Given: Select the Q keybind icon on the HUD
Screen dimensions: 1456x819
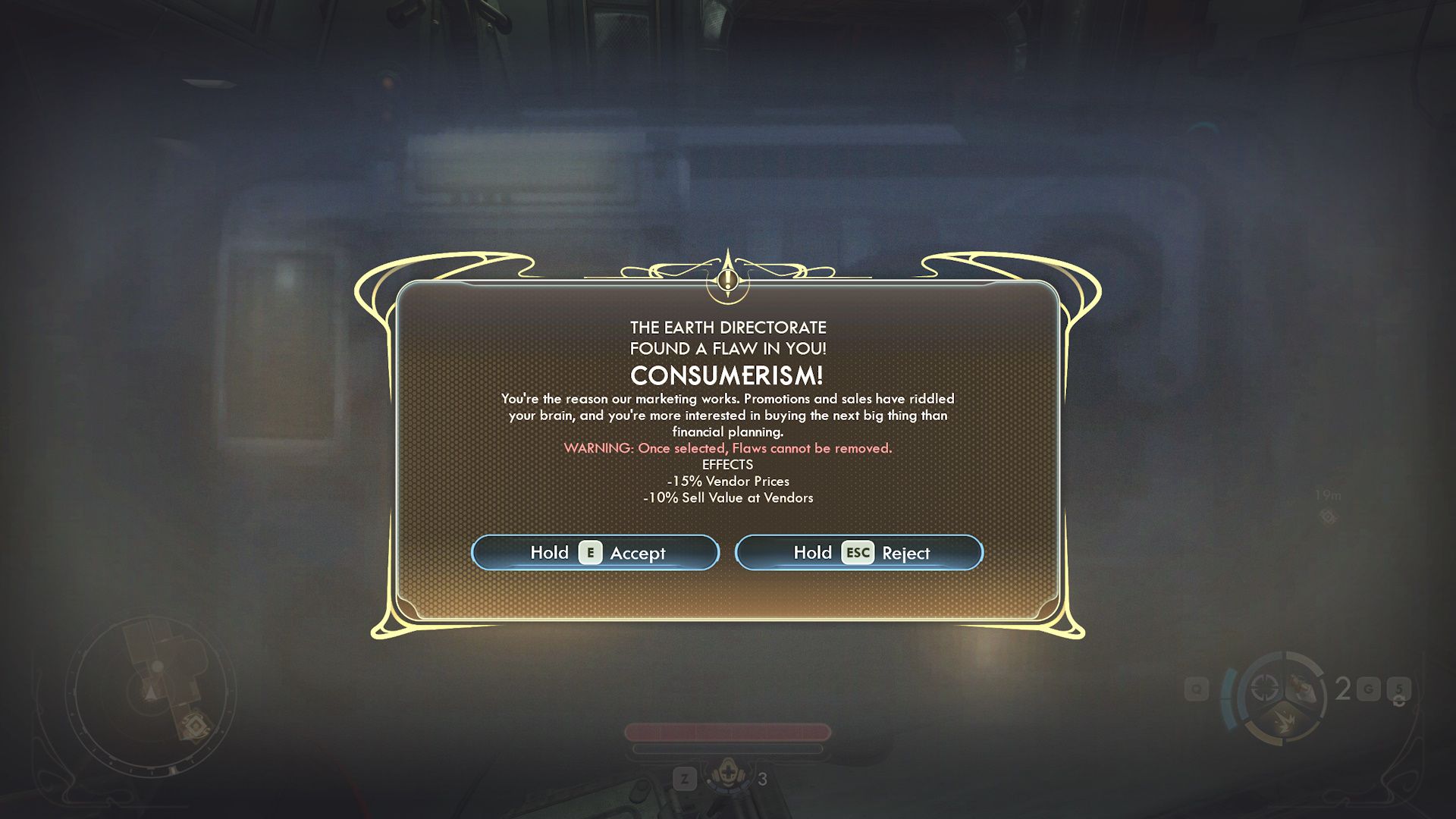Looking at the screenshot, I should (x=1196, y=689).
